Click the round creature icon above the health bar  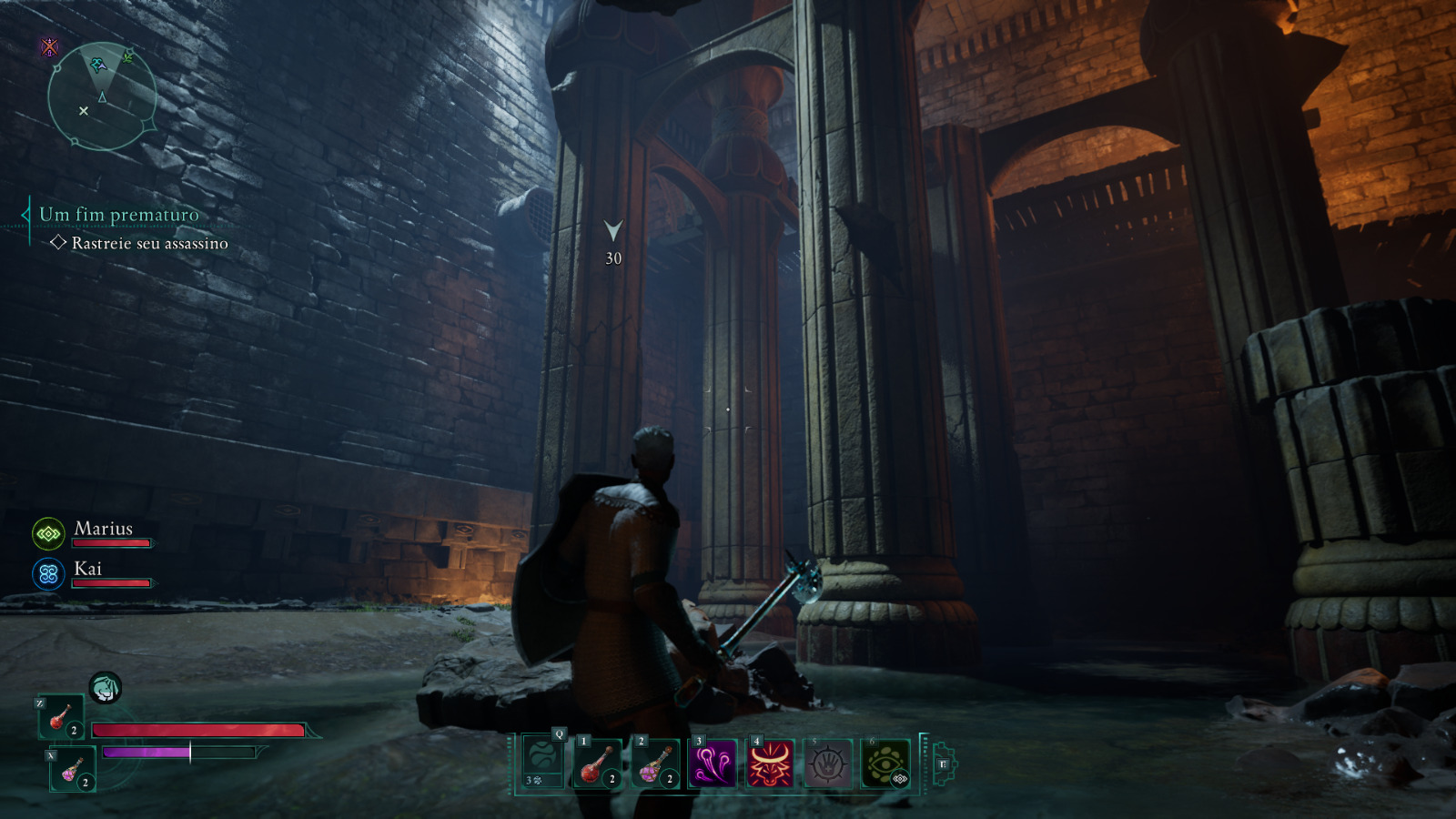[106, 688]
